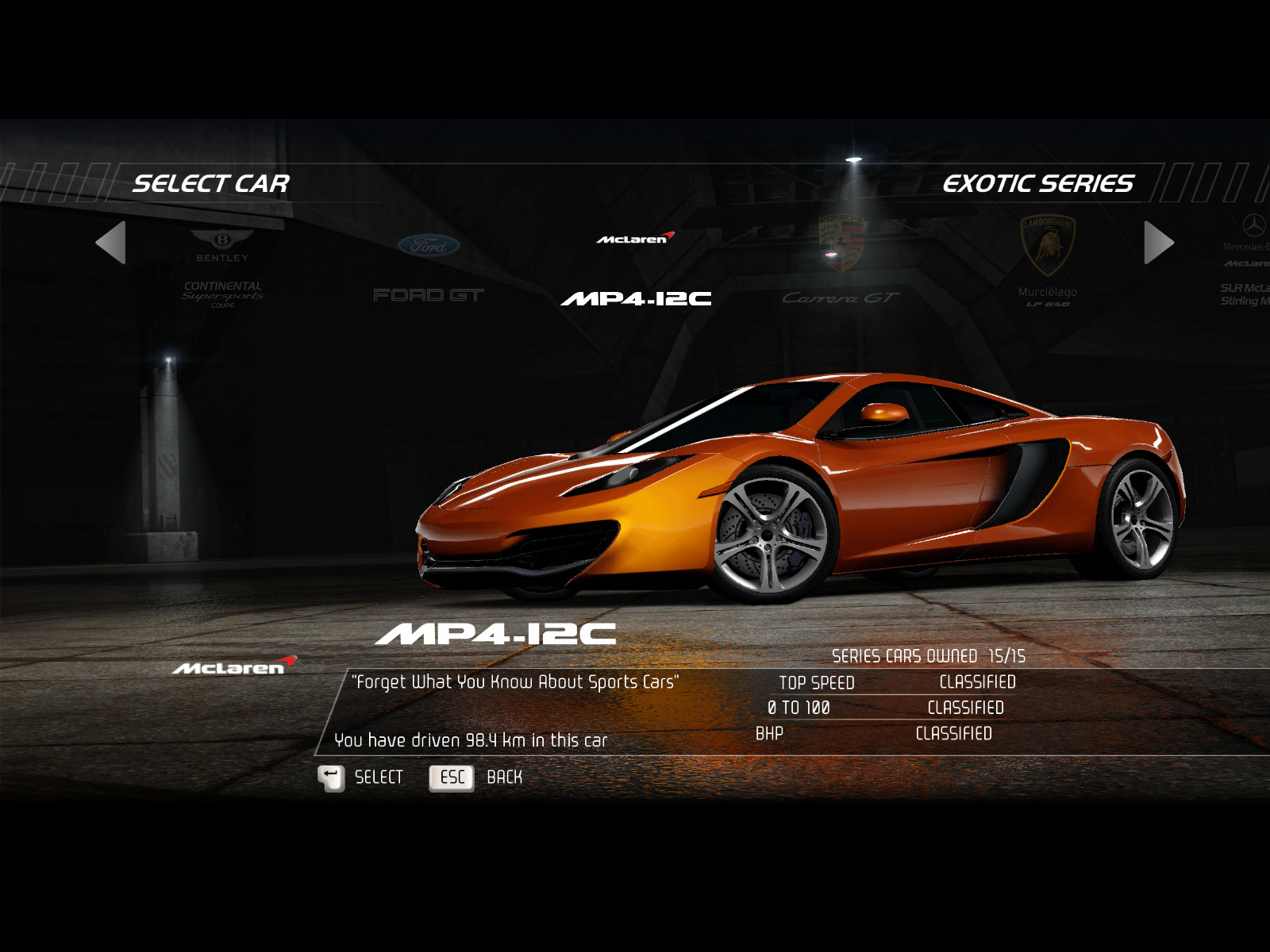Pick the Porsche Carrera GT
This screenshot has width=1270, height=952.
pos(841,266)
